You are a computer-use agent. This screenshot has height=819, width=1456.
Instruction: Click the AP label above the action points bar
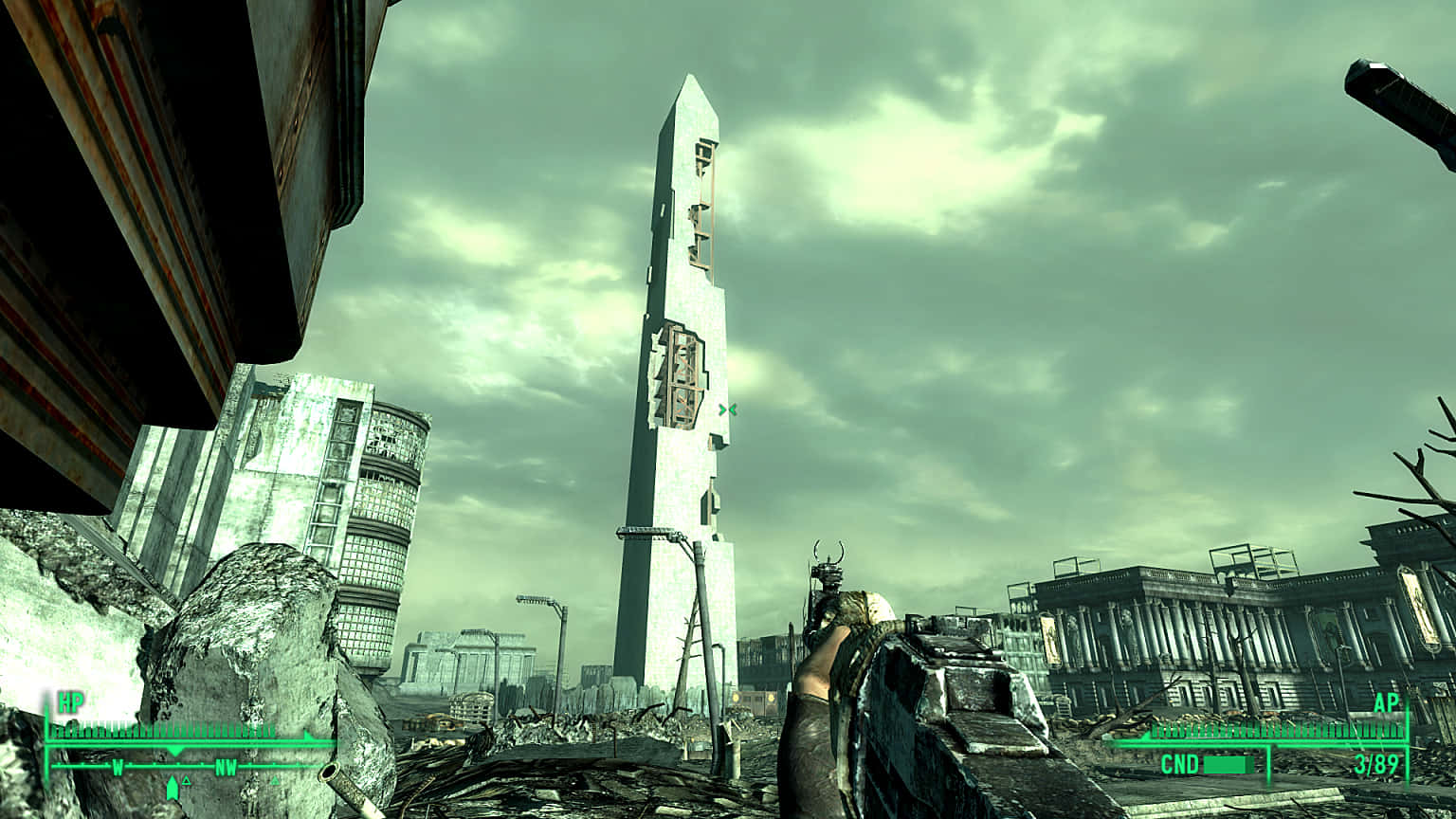click(1386, 703)
